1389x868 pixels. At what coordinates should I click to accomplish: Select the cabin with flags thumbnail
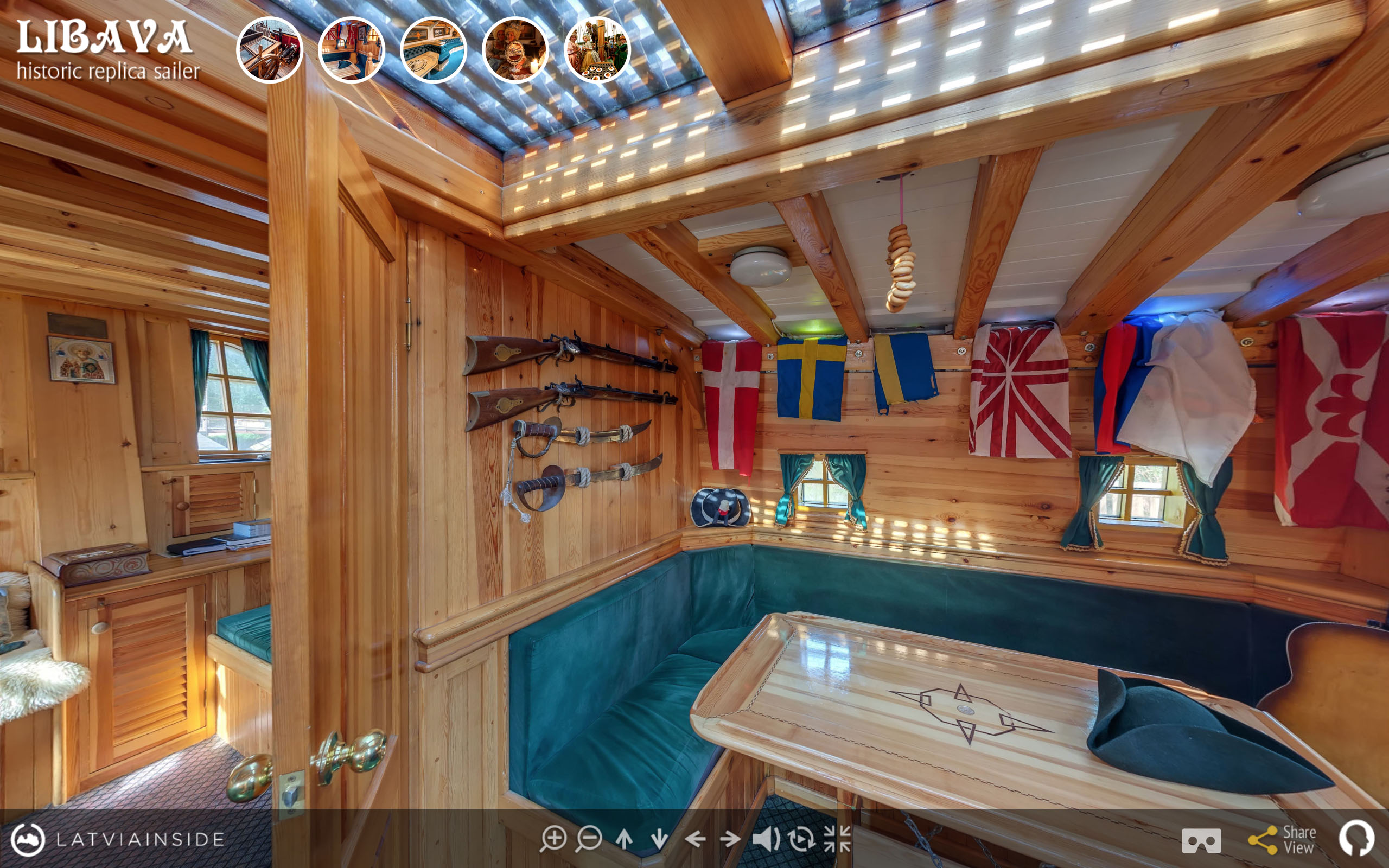coord(351,50)
